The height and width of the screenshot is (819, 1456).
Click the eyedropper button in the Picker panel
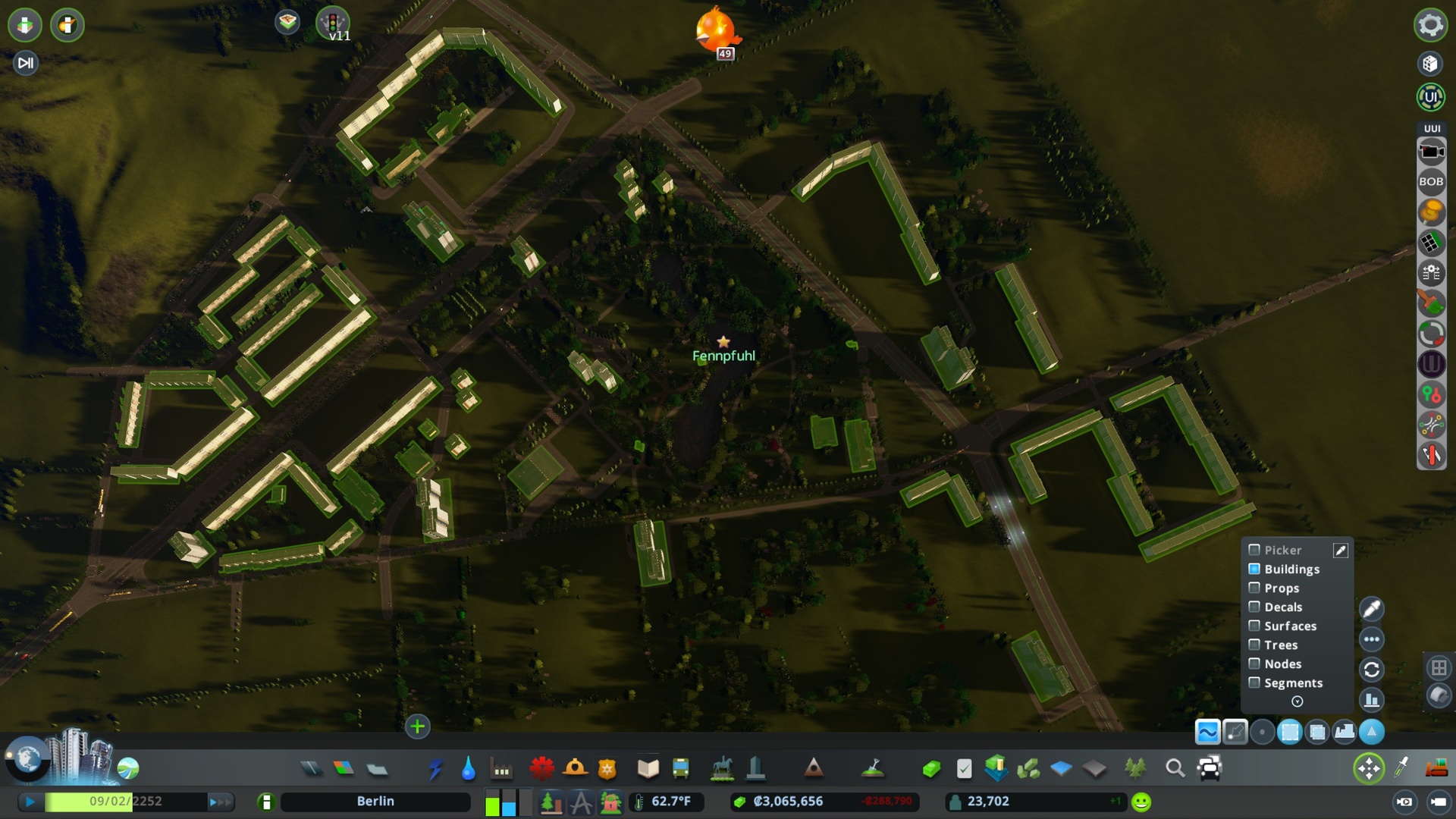1341,550
